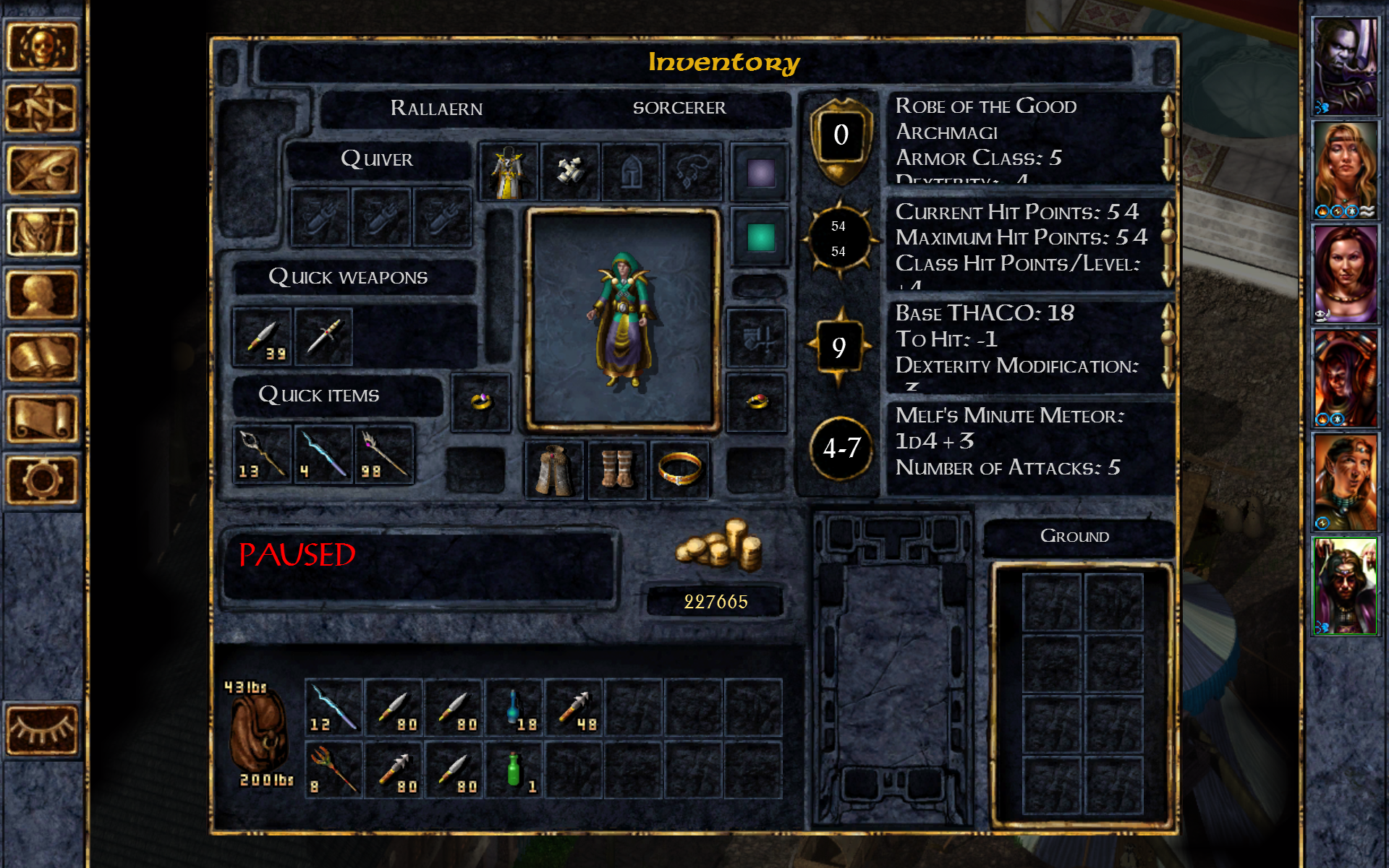Select the character record head icon

[x=43, y=293]
